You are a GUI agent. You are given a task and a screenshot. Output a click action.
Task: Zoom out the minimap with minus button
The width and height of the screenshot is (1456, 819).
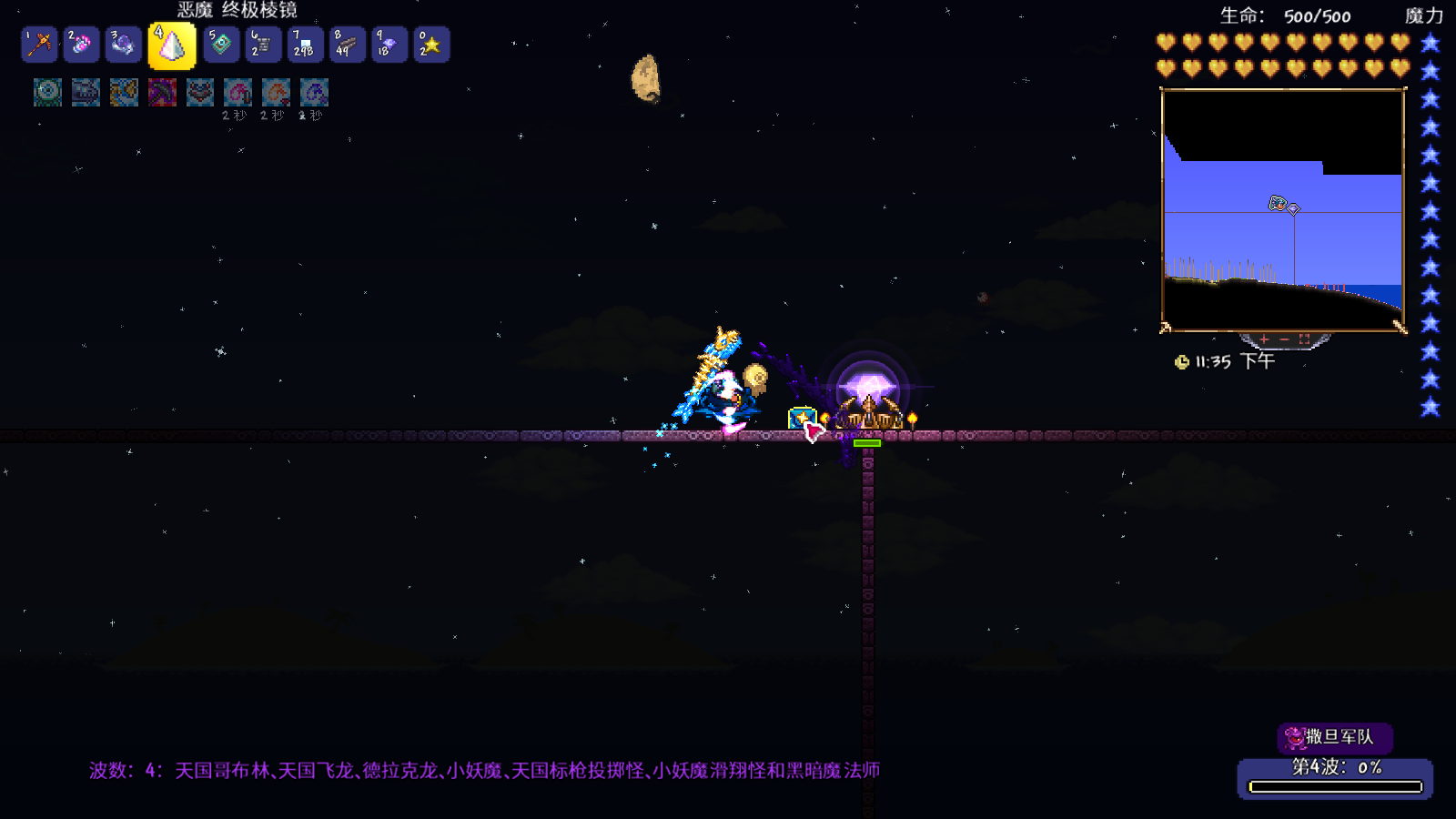tap(1284, 339)
